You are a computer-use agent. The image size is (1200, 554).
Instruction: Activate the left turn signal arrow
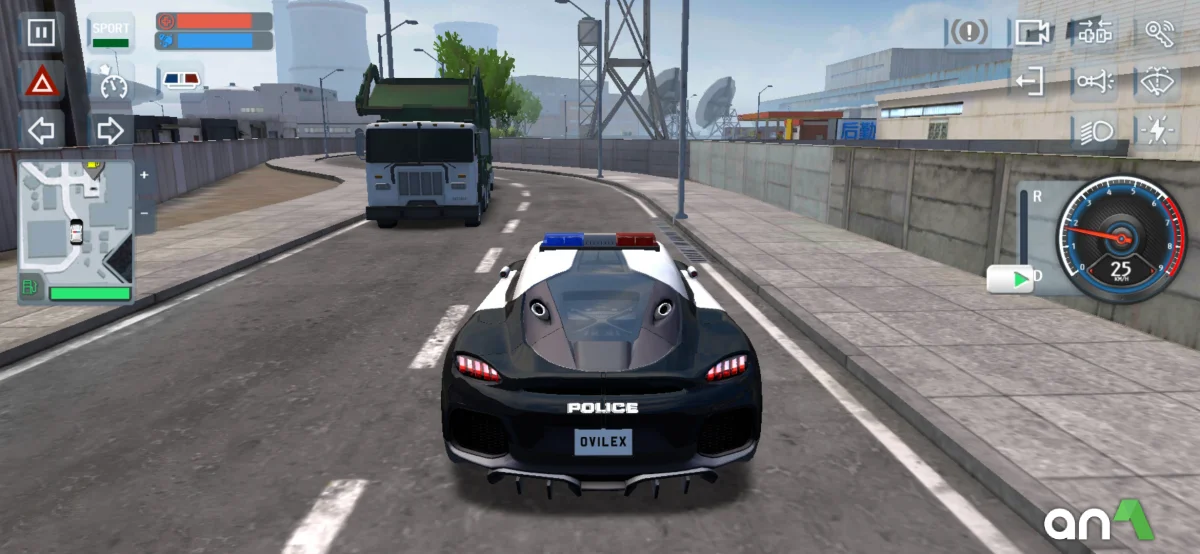(42, 130)
